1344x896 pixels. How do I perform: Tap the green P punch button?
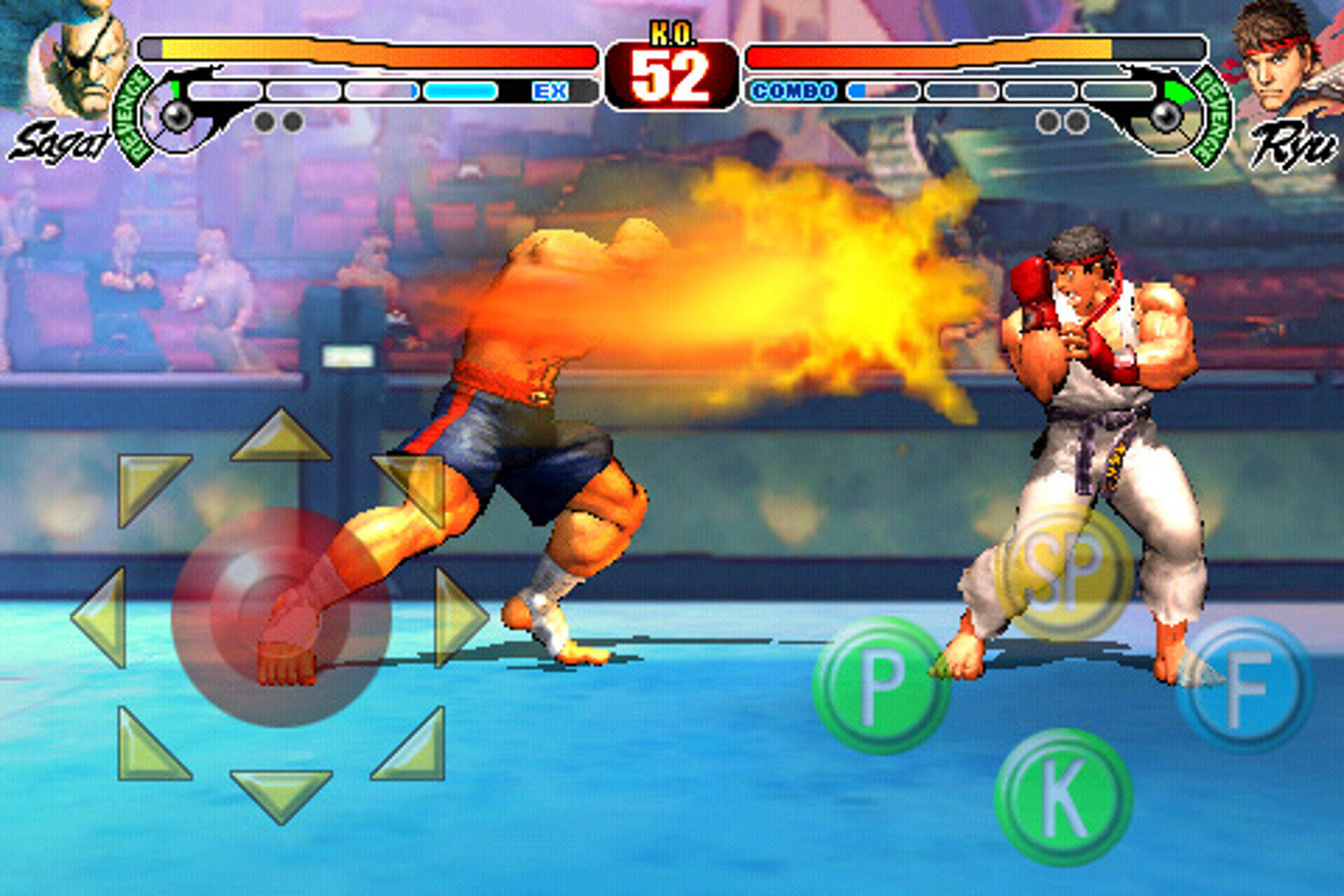pyautogui.click(x=881, y=685)
